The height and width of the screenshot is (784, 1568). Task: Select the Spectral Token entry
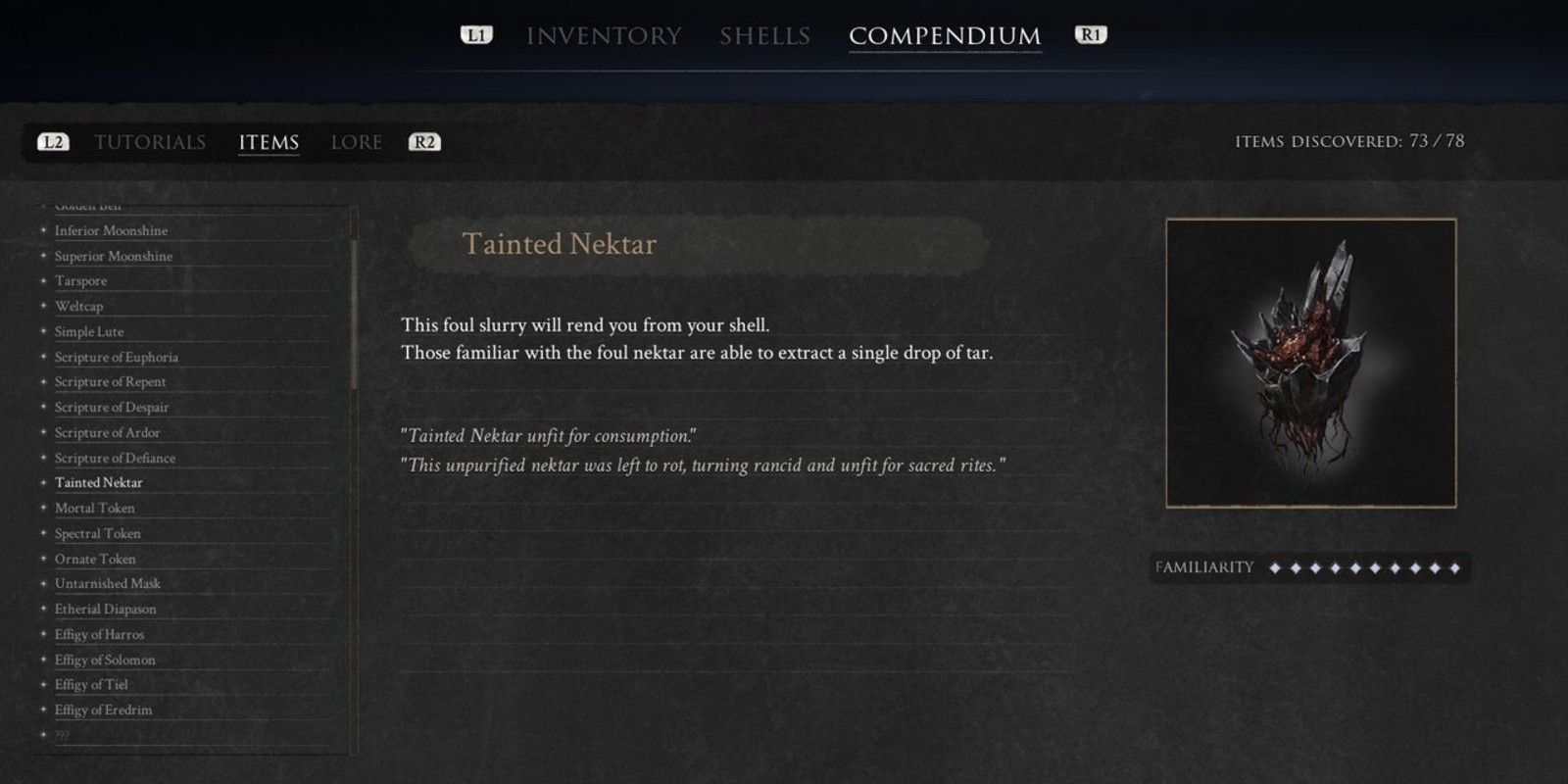[98, 533]
